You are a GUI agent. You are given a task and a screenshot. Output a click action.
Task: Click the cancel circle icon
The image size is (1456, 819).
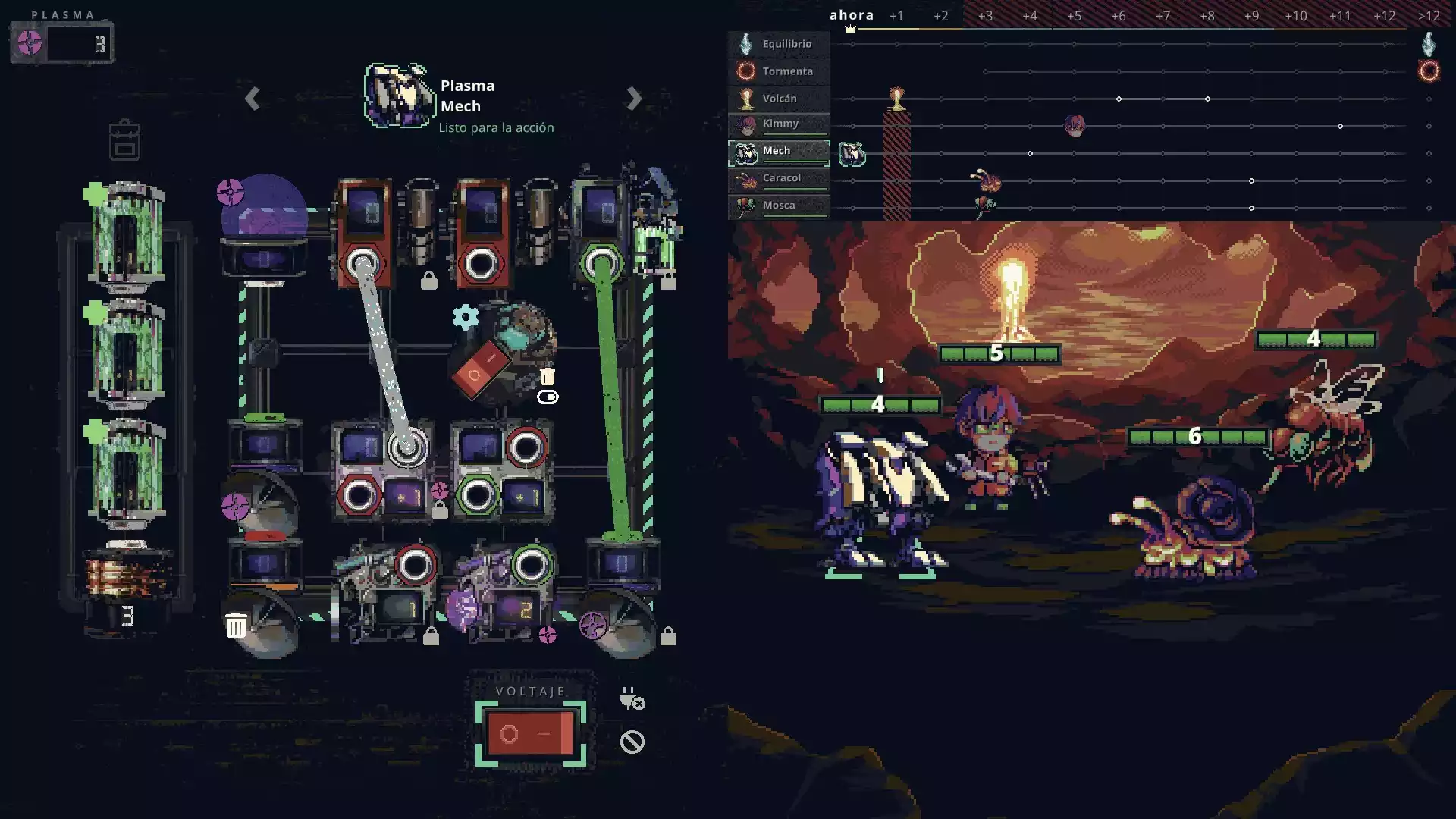point(632,742)
